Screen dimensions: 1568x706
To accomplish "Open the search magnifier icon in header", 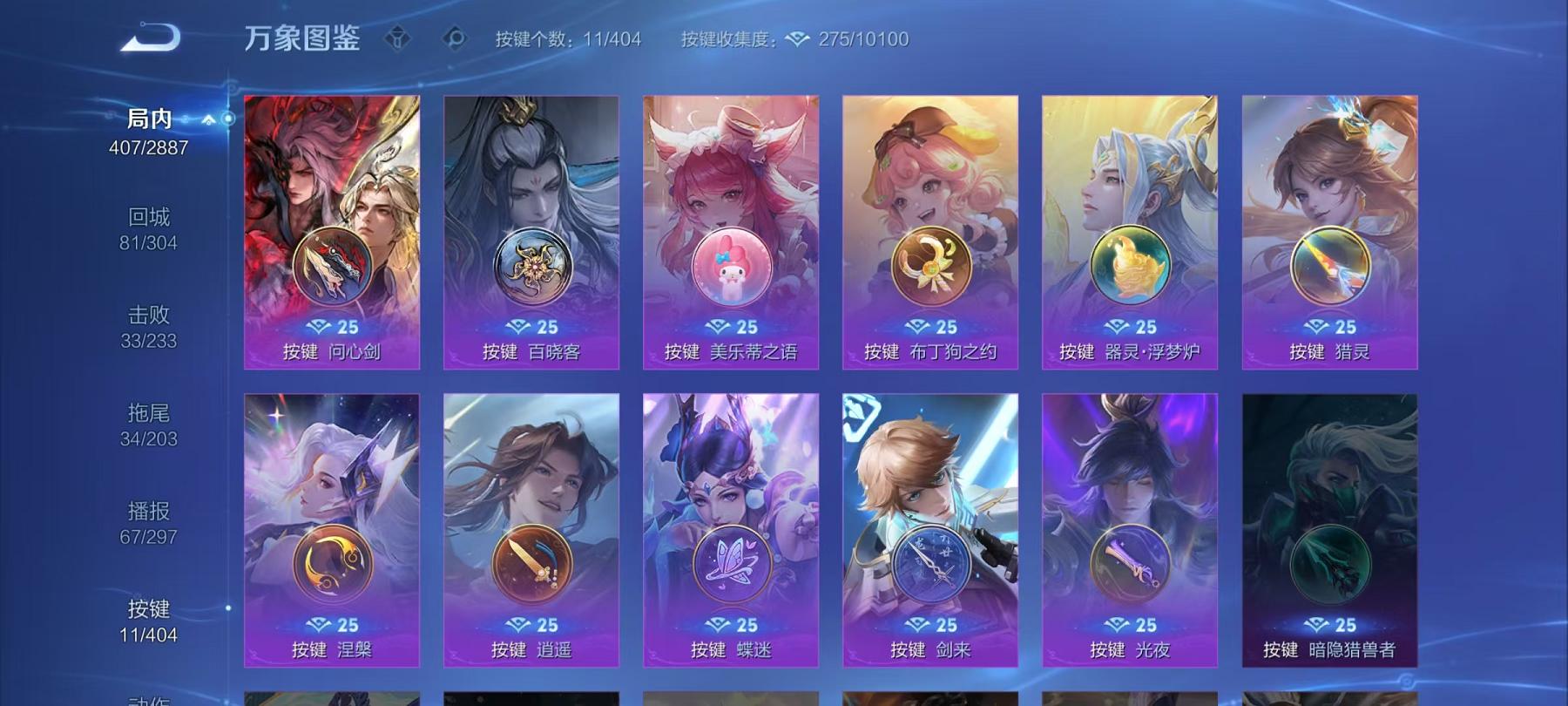I will coord(456,37).
